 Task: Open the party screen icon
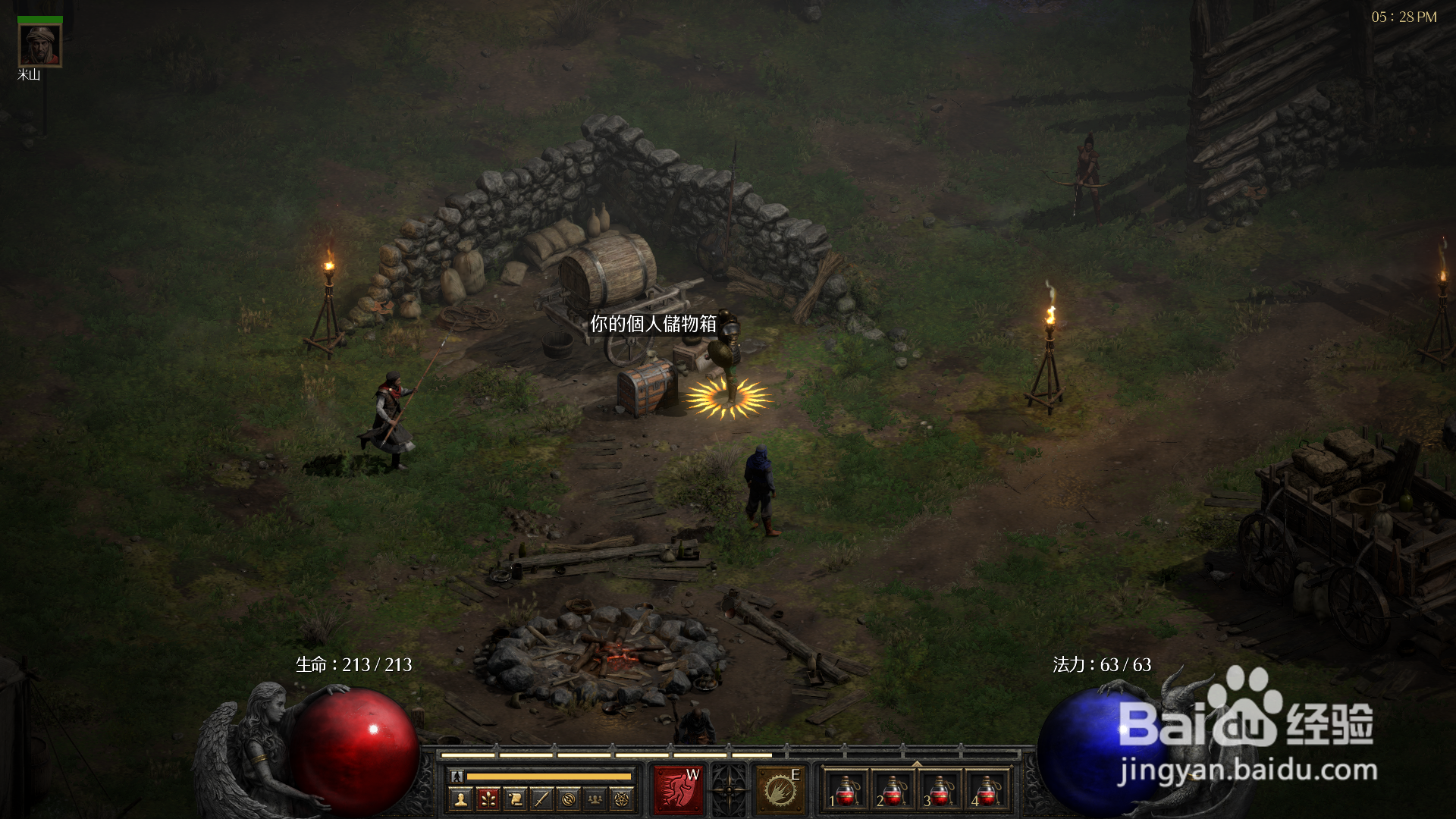tap(595, 799)
